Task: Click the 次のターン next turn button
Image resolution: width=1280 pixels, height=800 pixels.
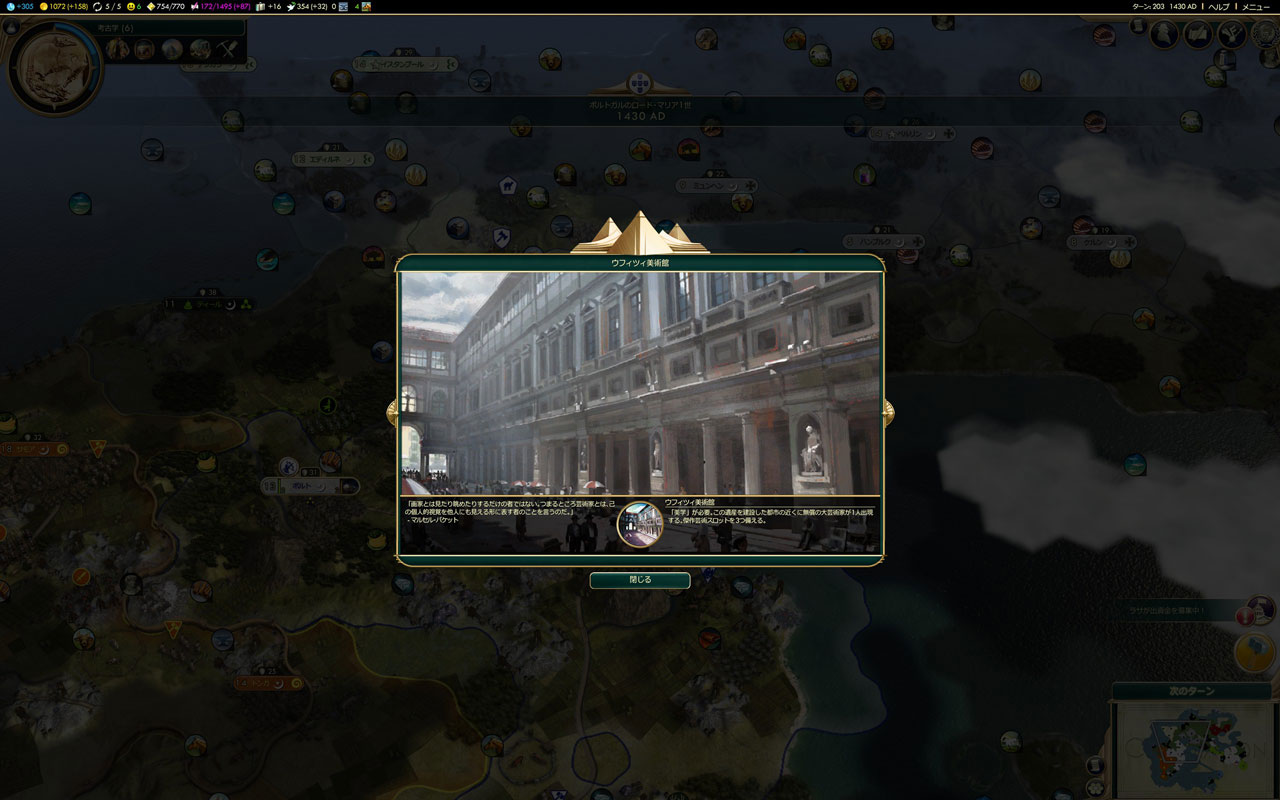Action: click(1191, 693)
